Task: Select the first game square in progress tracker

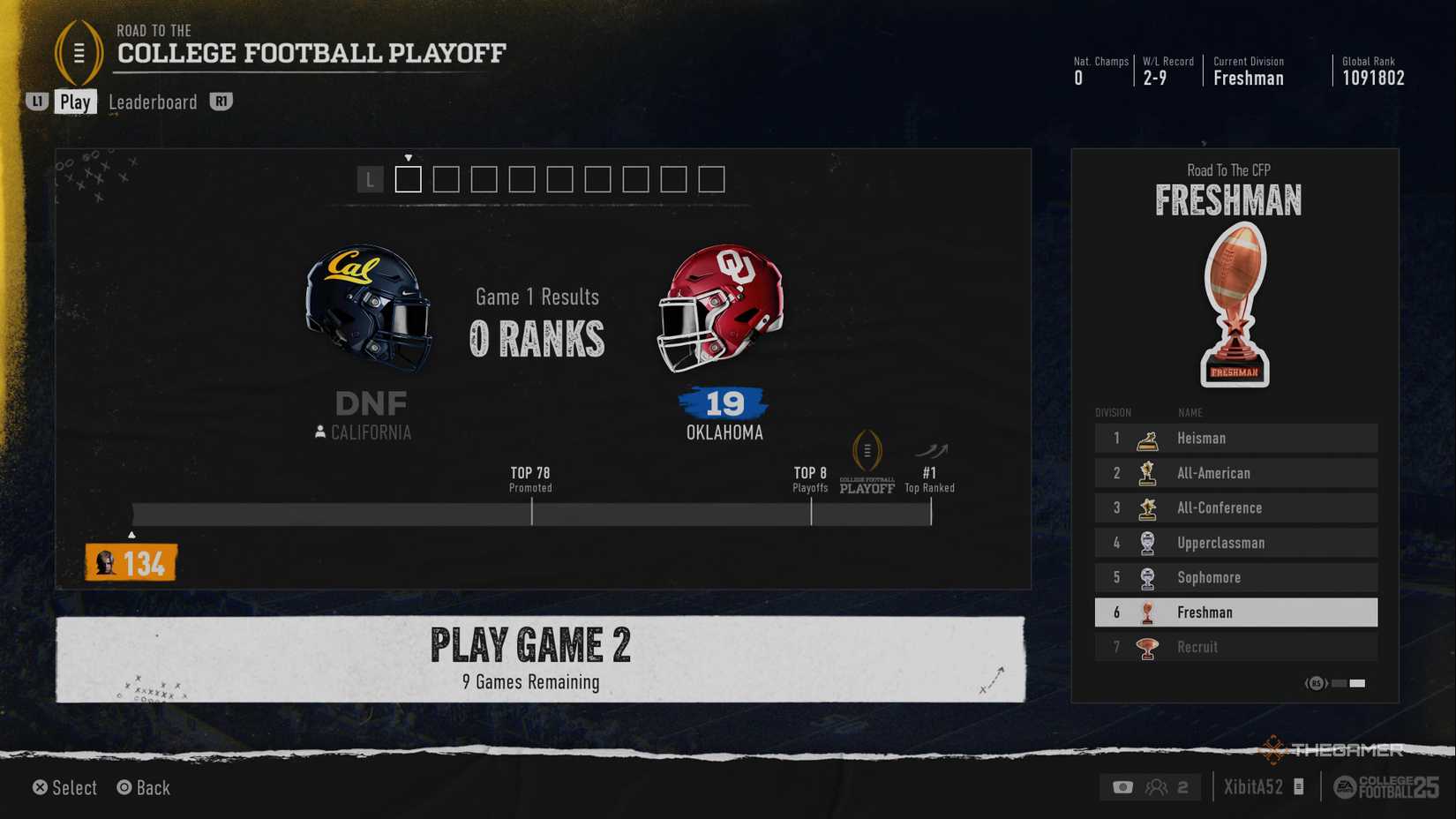Action: tap(407, 179)
